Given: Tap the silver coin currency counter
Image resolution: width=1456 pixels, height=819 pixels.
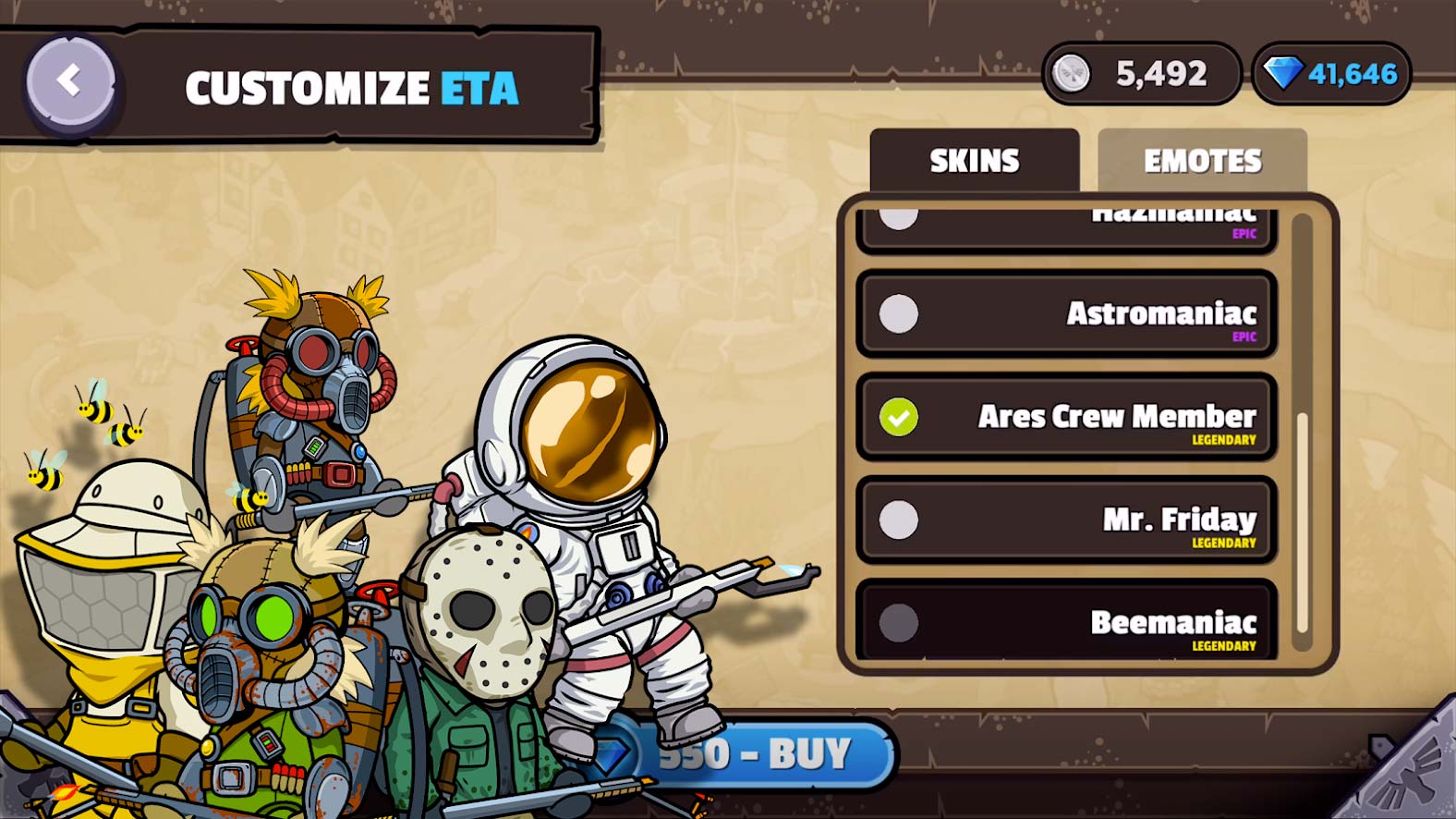Looking at the screenshot, I should (x=1141, y=74).
